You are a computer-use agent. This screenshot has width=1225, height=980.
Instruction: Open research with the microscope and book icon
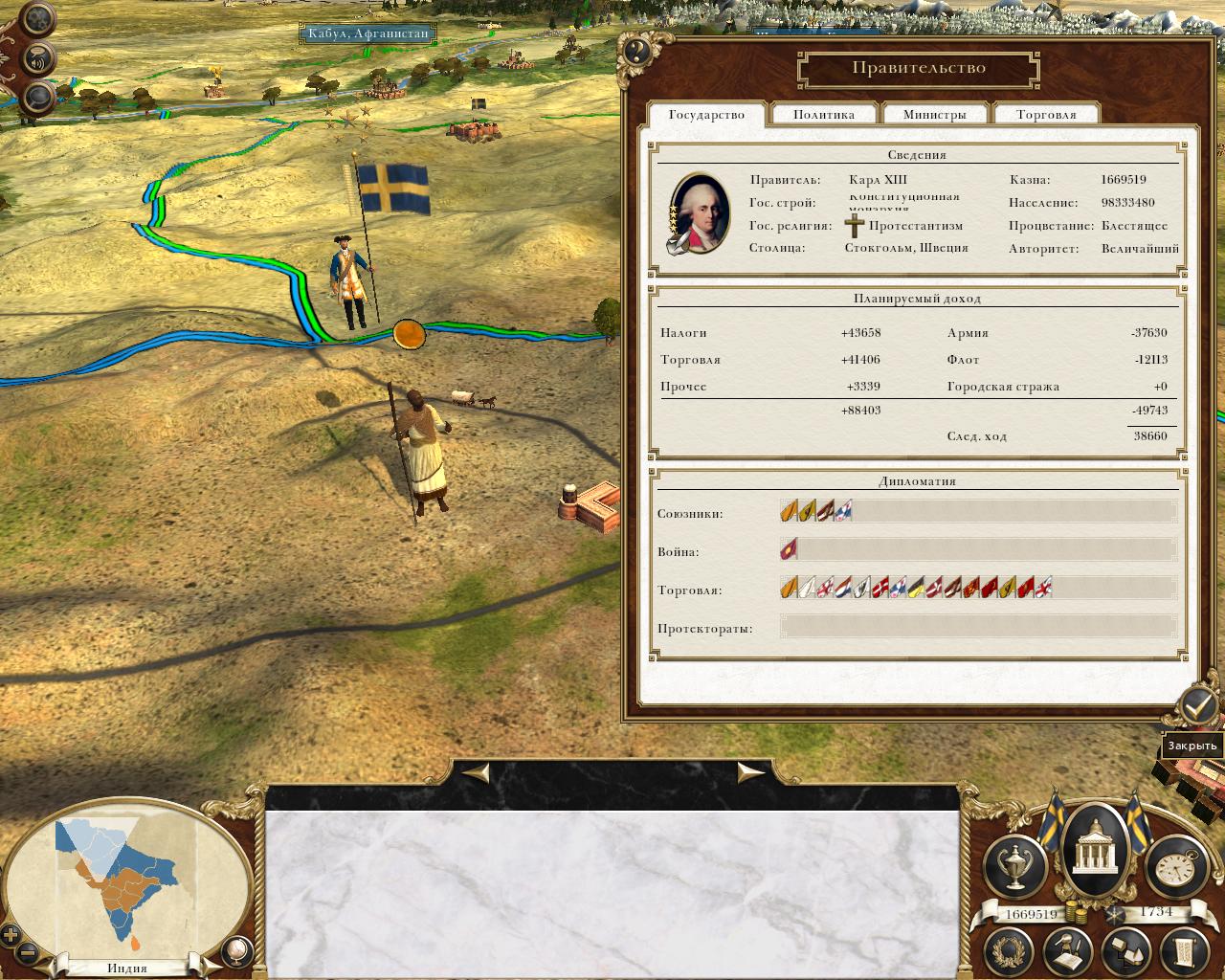[x=1068, y=950]
